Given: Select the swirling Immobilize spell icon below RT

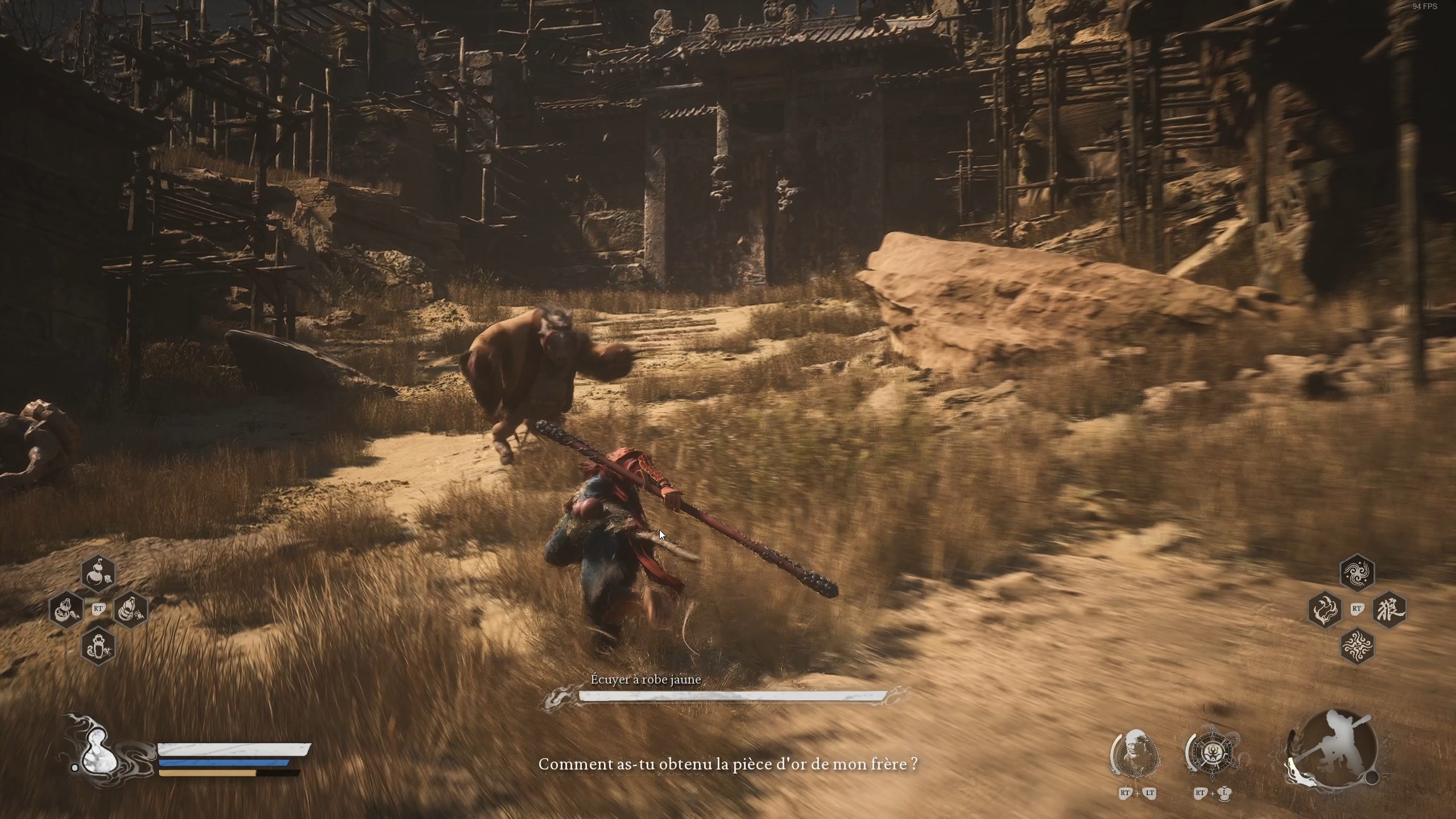Looking at the screenshot, I should coord(1358,647).
